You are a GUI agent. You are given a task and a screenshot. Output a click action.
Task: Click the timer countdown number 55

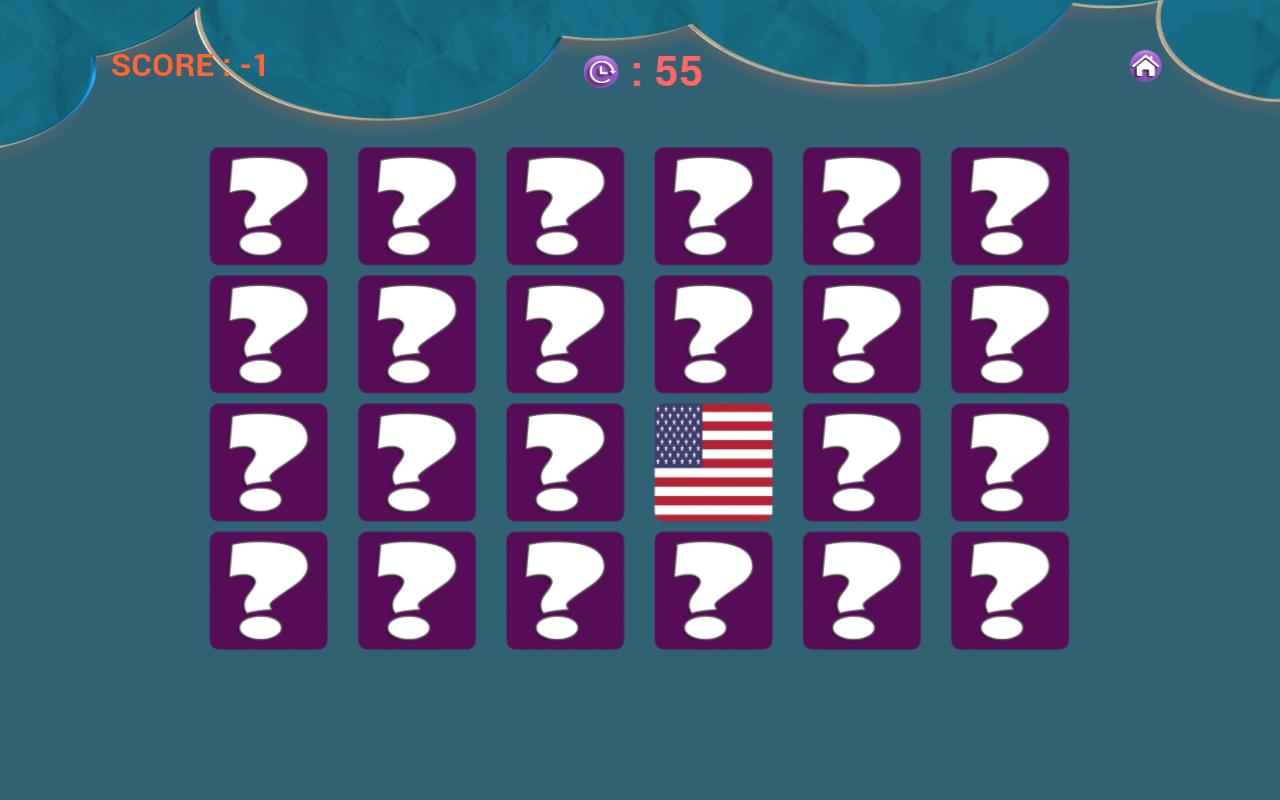click(678, 71)
